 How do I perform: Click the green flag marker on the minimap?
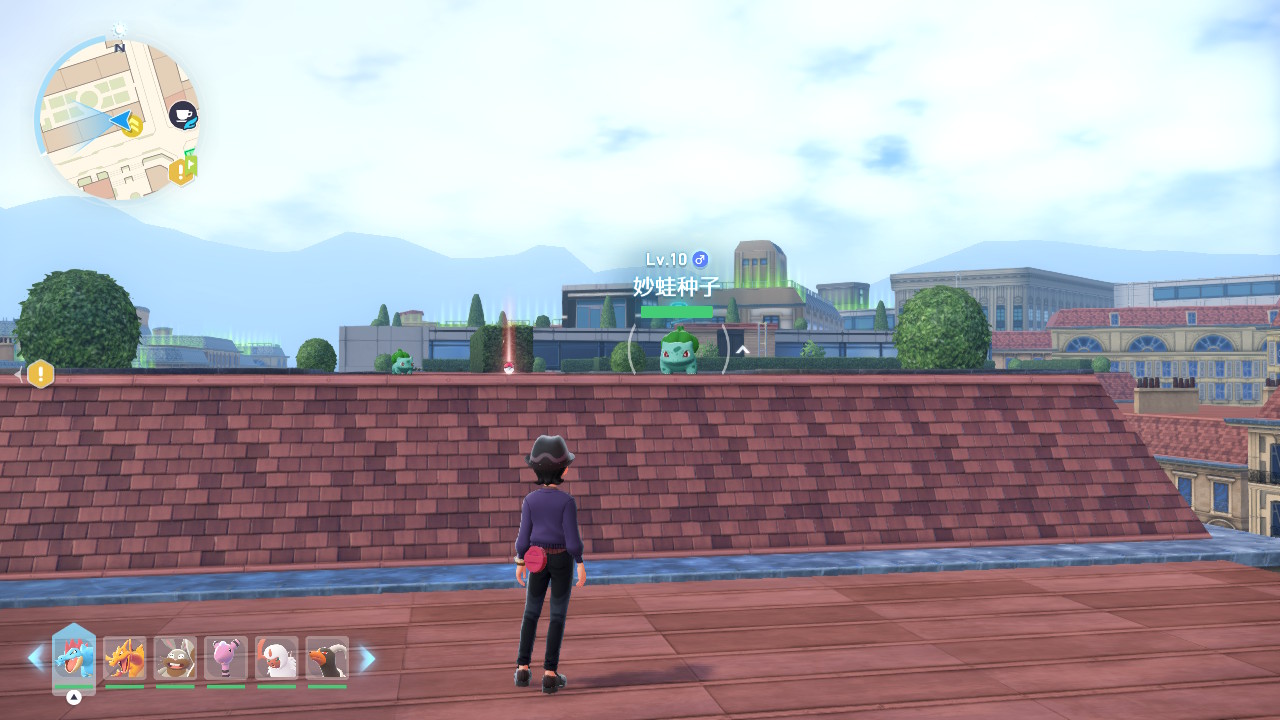point(191,163)
